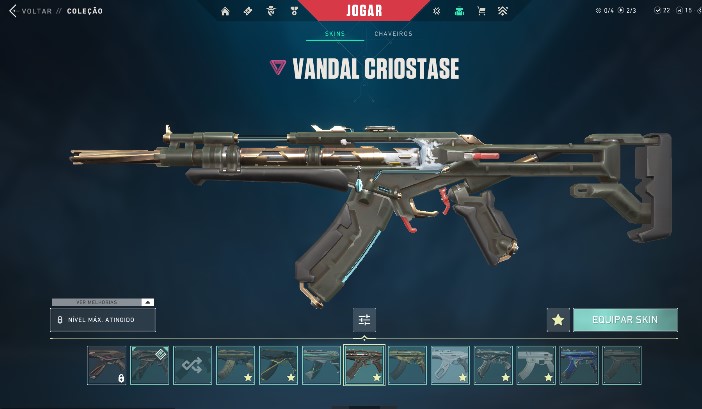The height and width of the screenshot is (409, 702).
Task: Open the home icon in top navigation
Action: 225,11
